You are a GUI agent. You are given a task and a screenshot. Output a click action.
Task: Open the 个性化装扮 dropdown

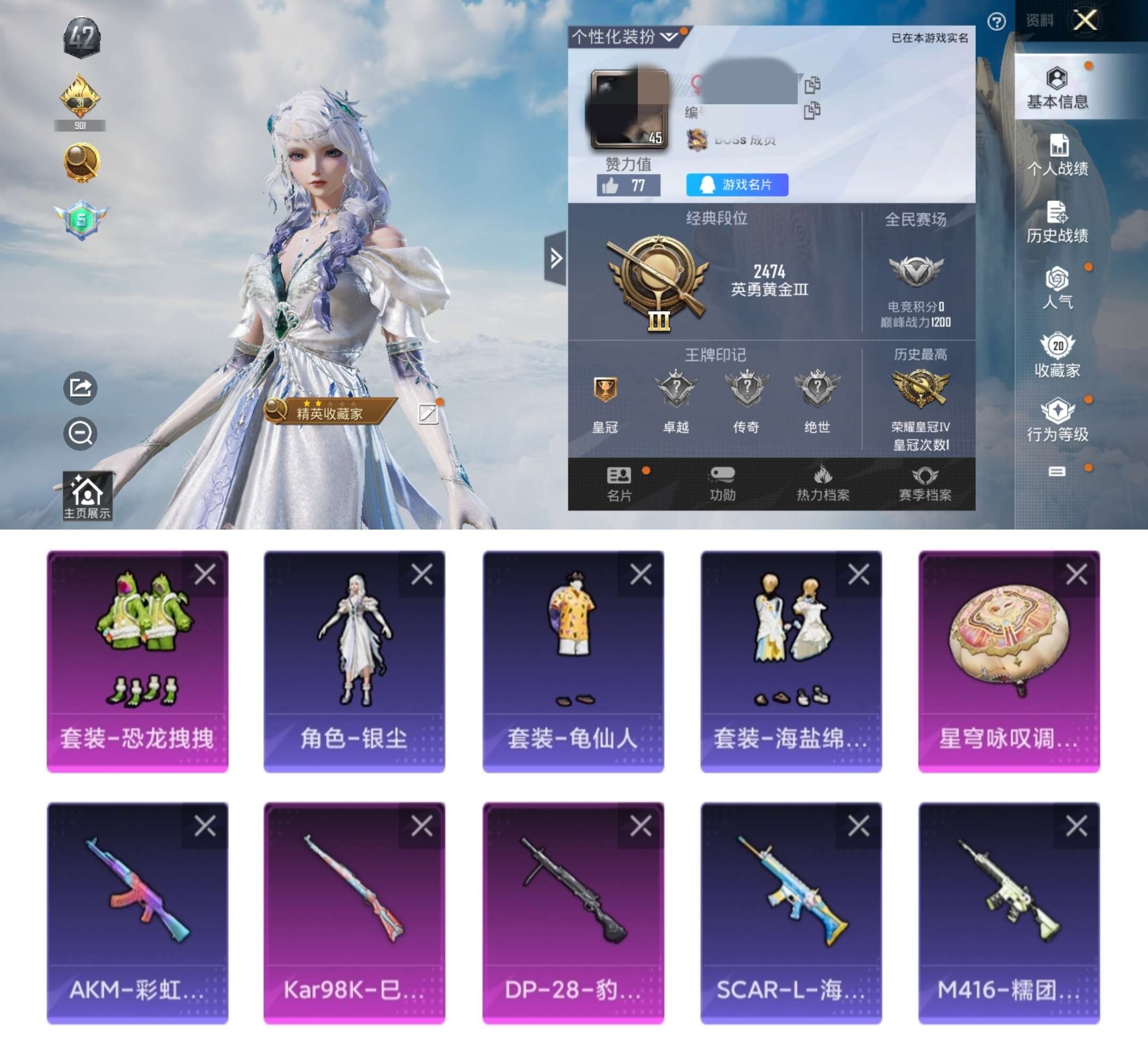click(627, 38)
